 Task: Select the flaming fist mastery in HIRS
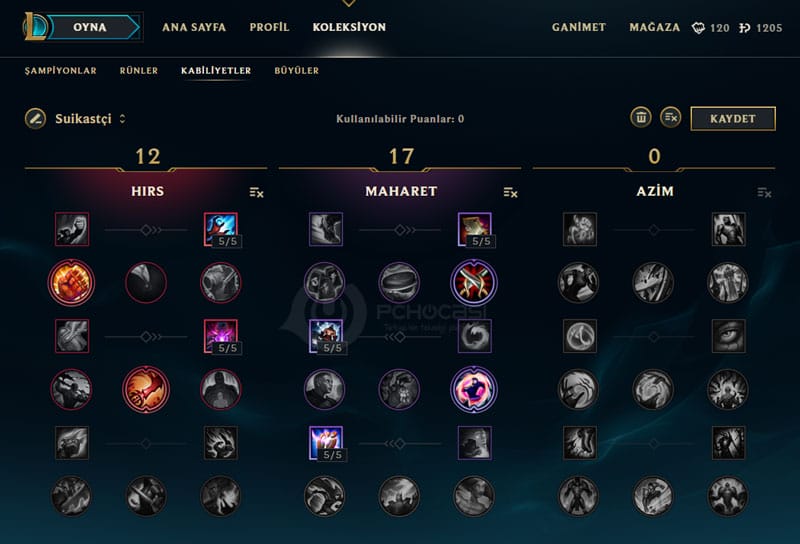pyautogui.click(x=71, y=283)
